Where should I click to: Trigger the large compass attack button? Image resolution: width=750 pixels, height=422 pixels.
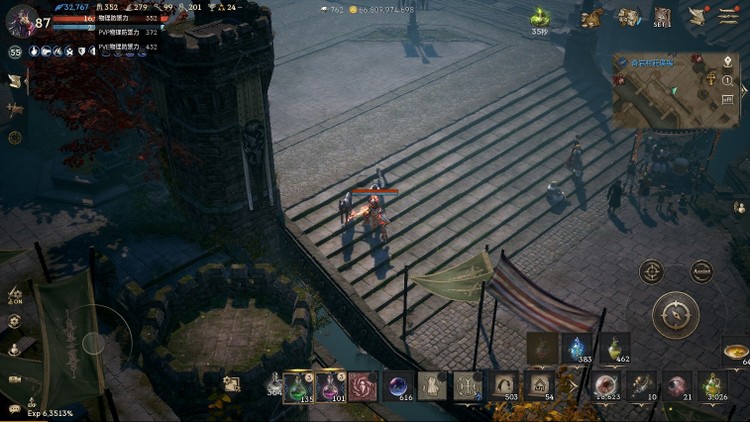[x=675, y=314]
